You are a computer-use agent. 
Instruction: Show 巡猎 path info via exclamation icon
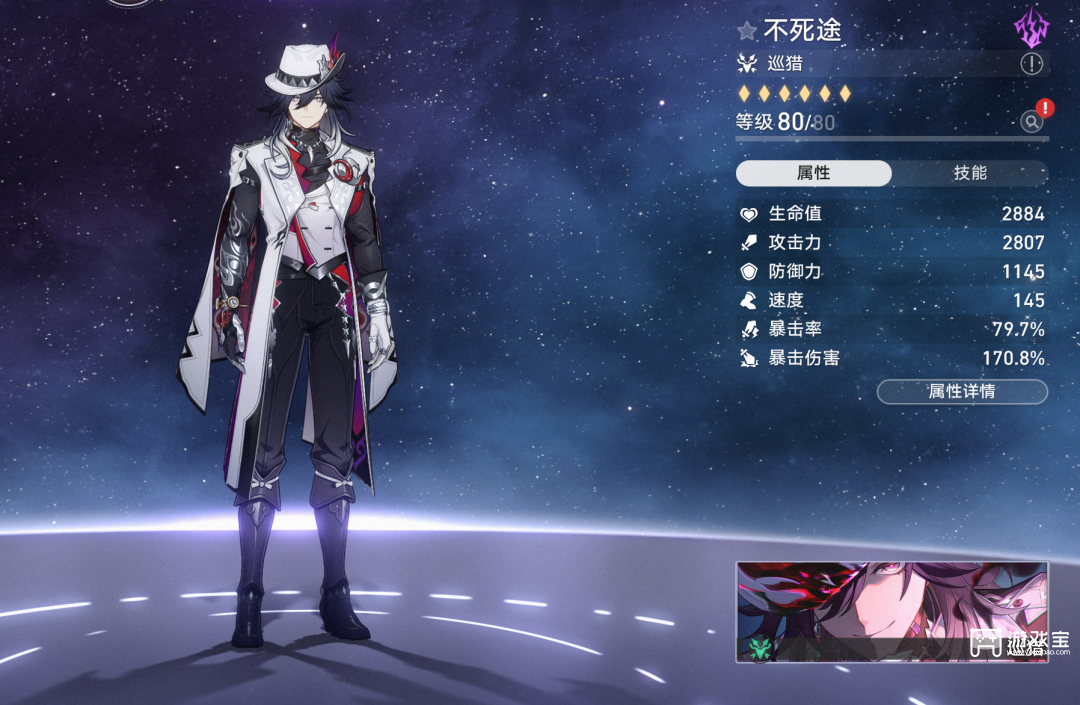tap(1031, 64)
